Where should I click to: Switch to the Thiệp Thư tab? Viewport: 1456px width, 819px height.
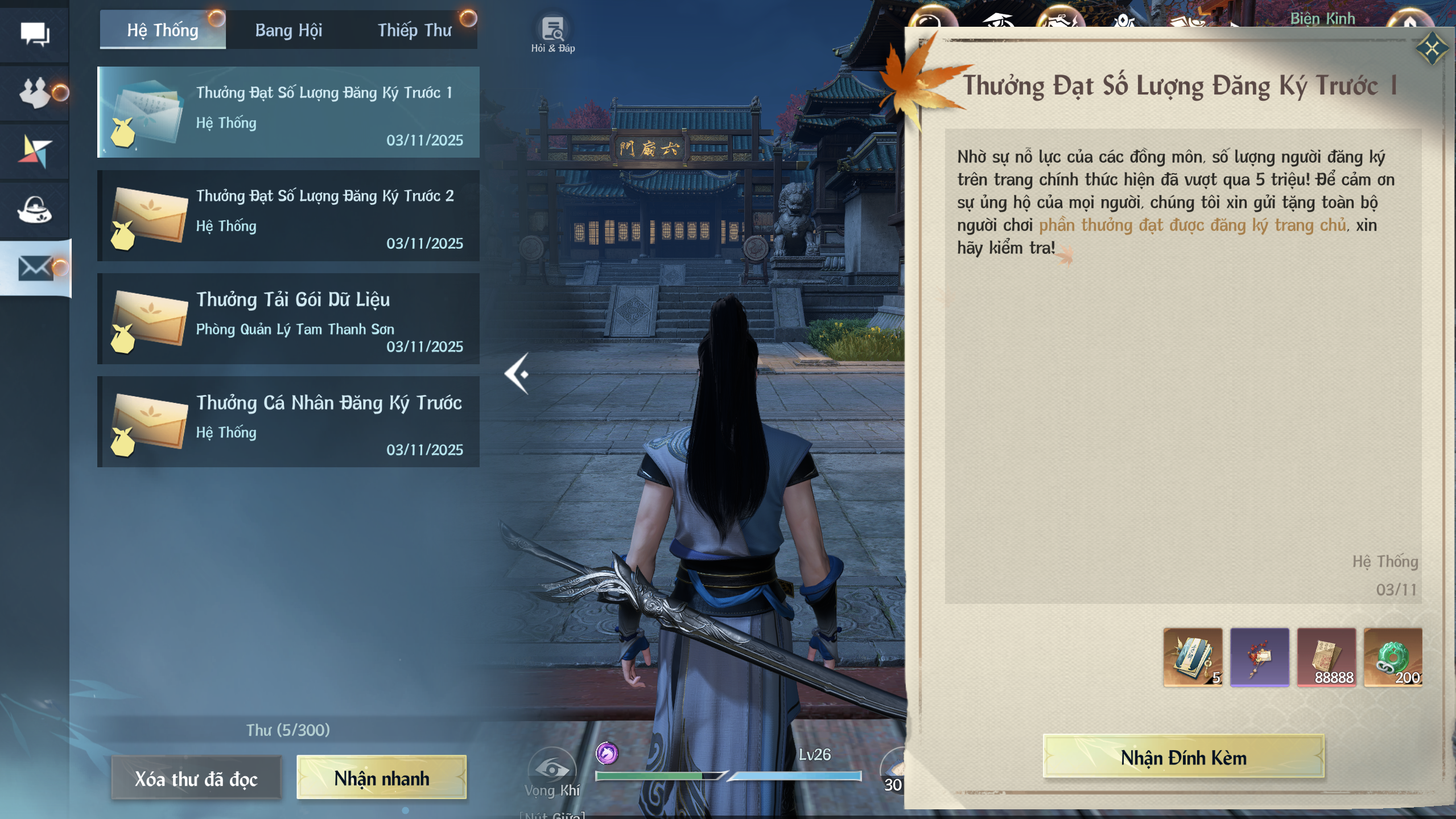(414, 30)
